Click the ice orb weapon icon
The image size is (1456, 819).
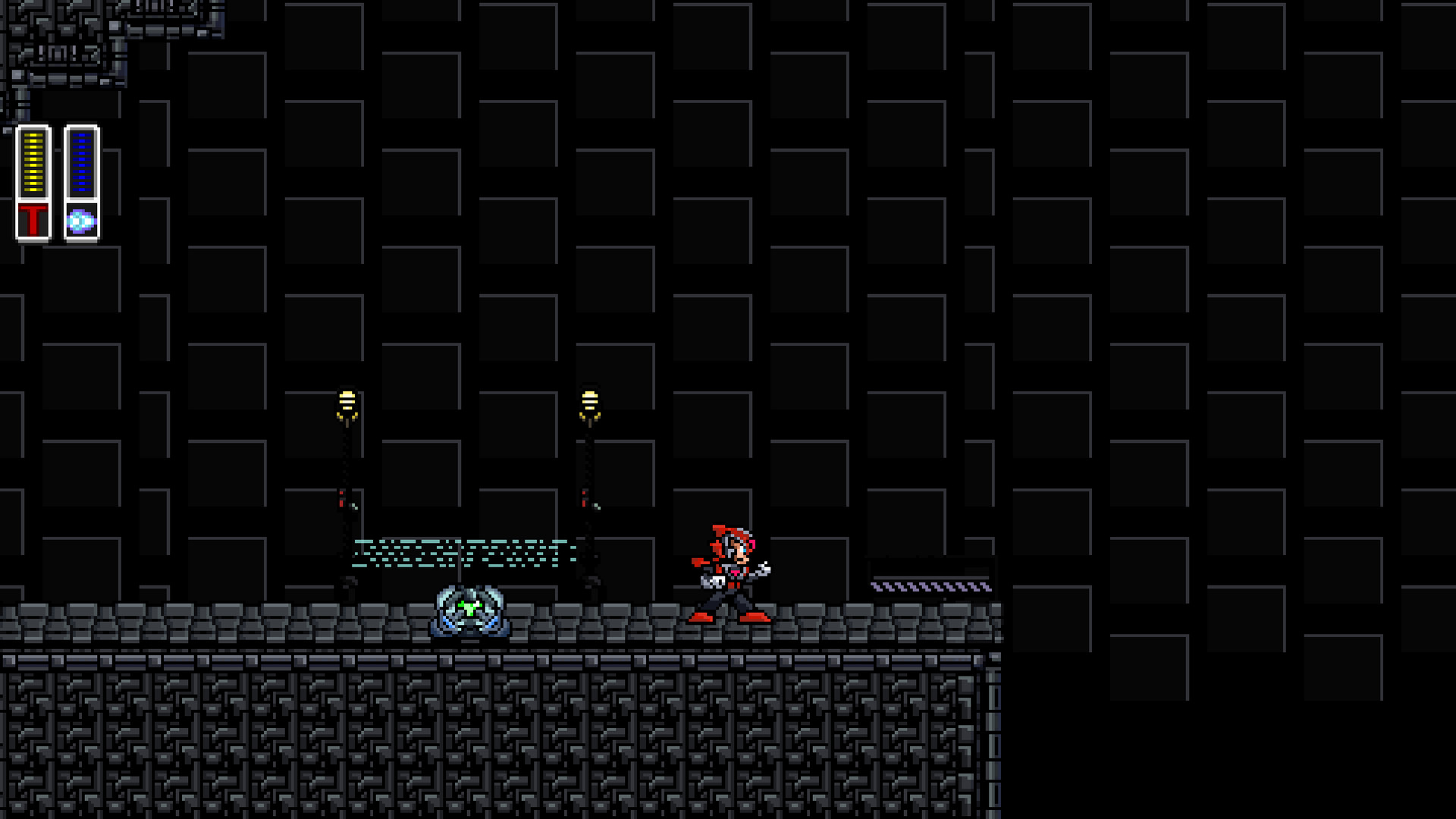[80, 220]
